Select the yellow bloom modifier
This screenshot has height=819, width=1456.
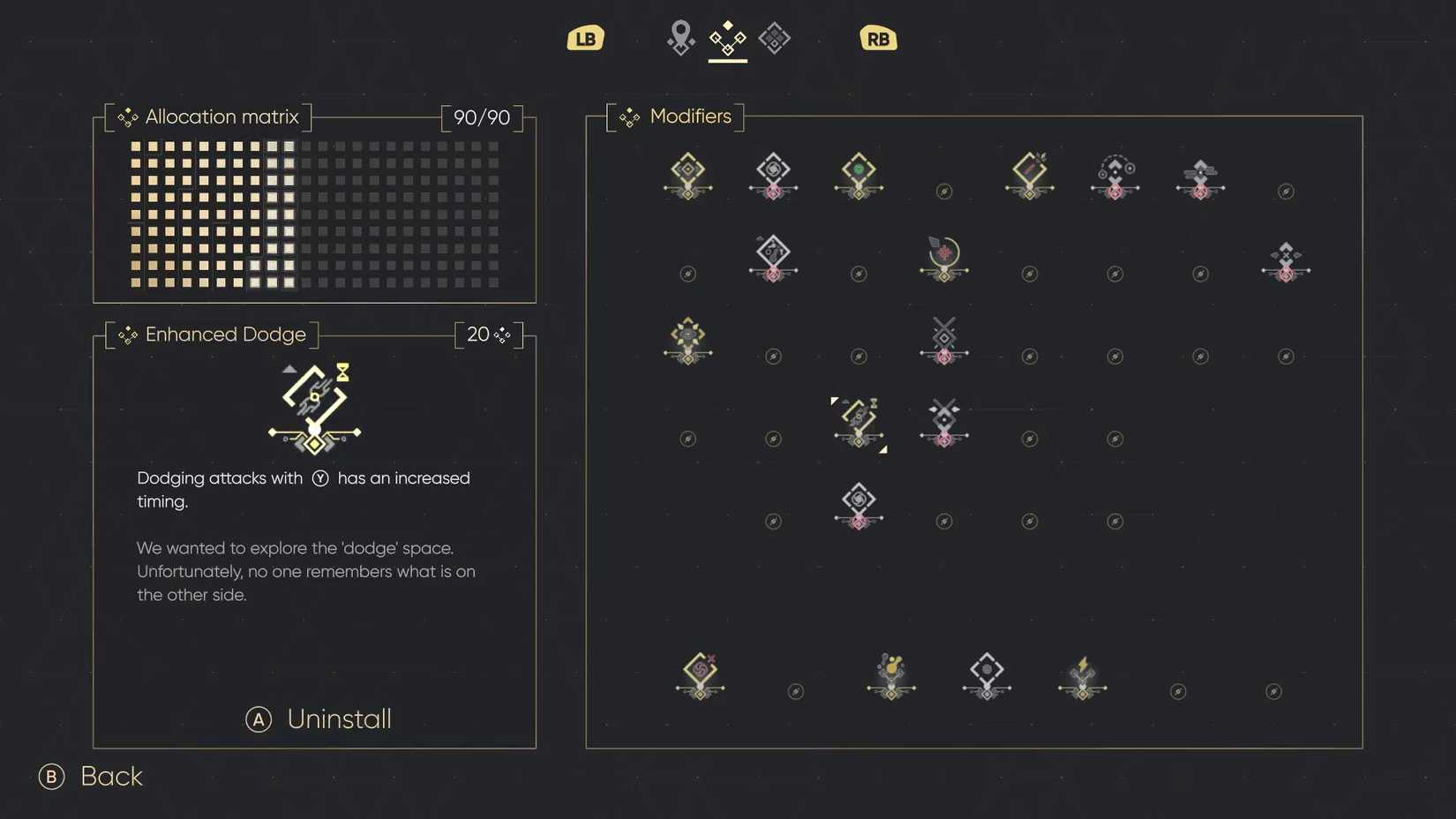[688, 340]
